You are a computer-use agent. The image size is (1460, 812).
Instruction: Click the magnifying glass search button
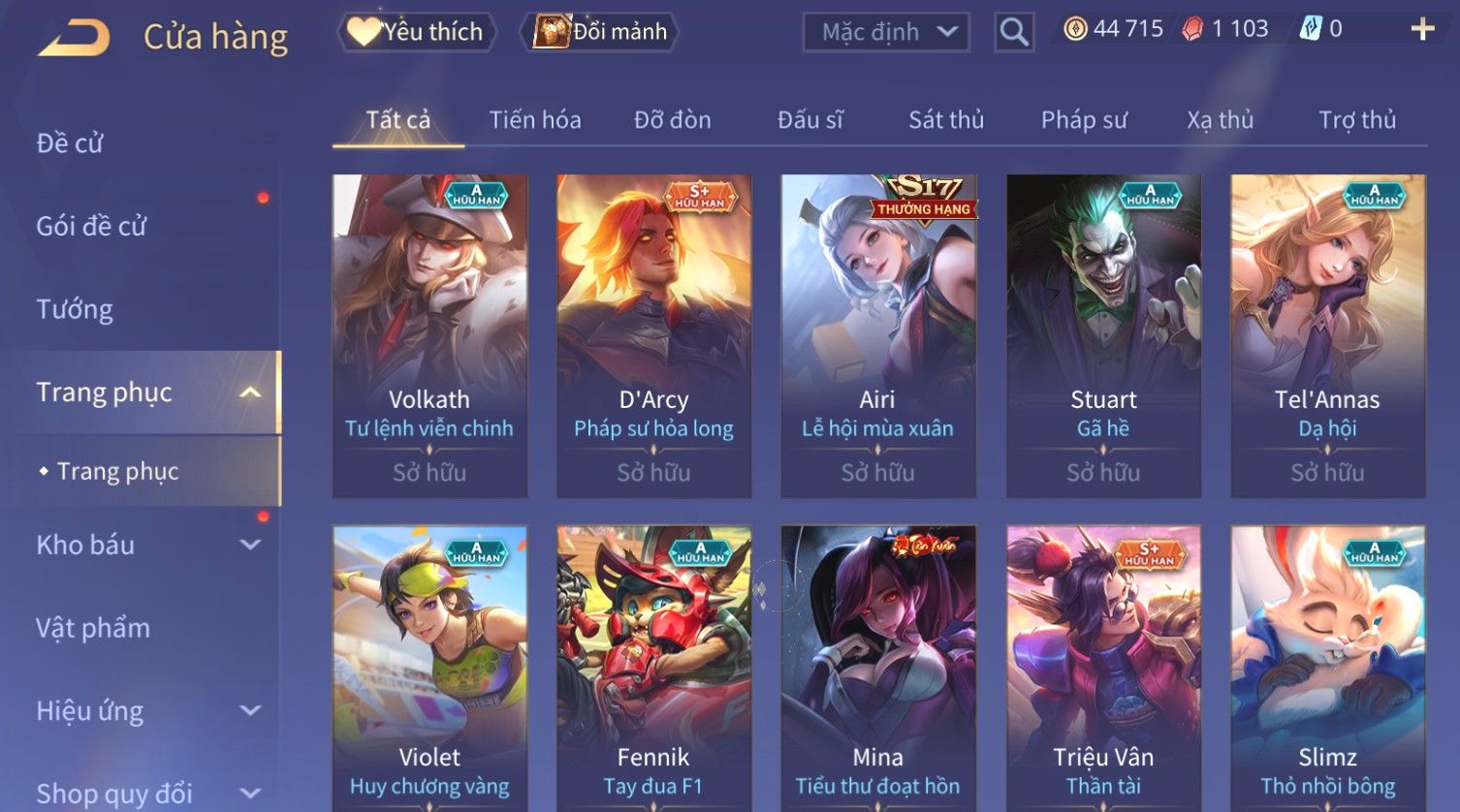point(1014,33)
